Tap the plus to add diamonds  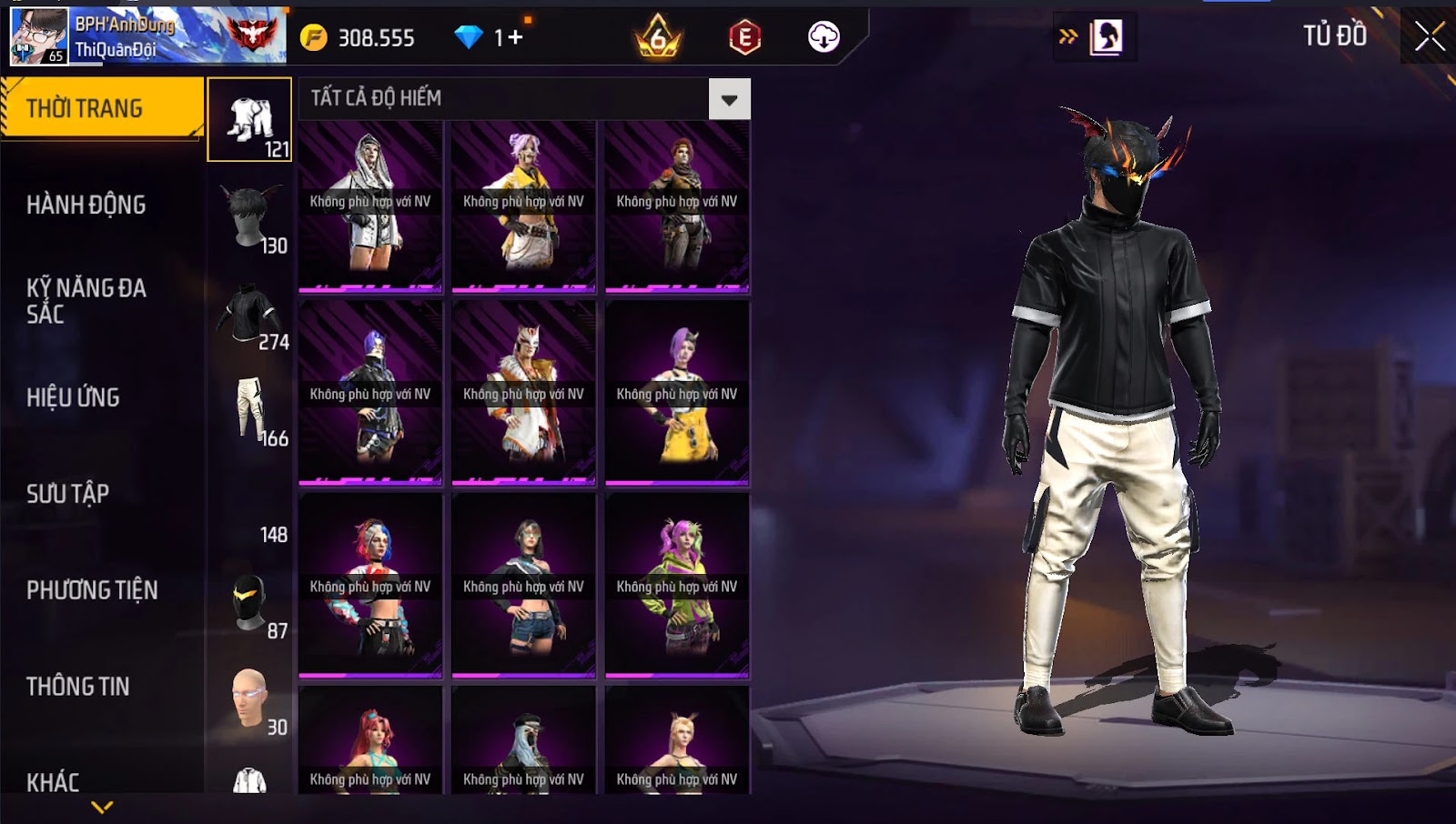tap(516, 37)
